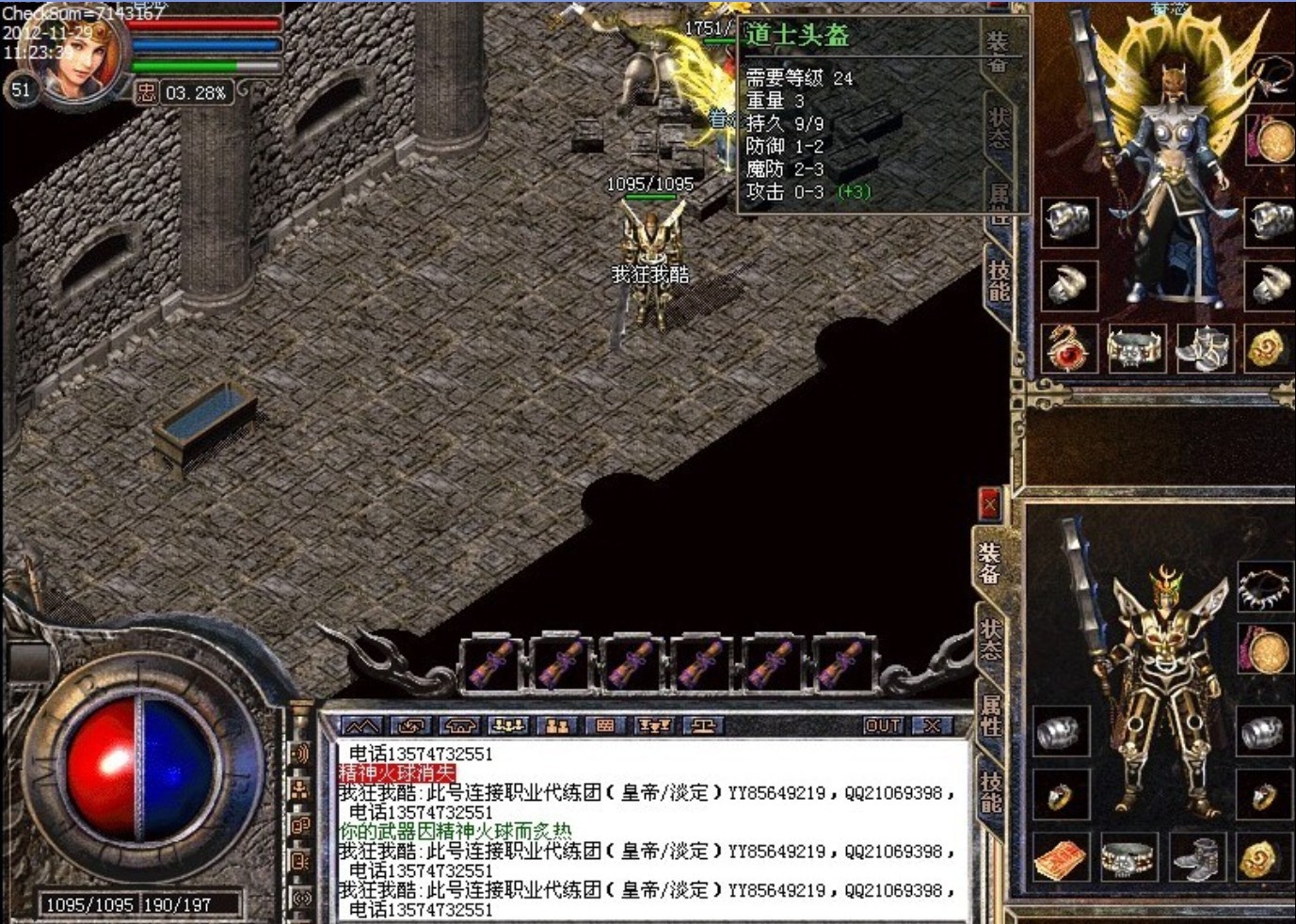Select the red paper talisman equipment slot
This screenshot has height=924, width=1296.
(1061, 858)
